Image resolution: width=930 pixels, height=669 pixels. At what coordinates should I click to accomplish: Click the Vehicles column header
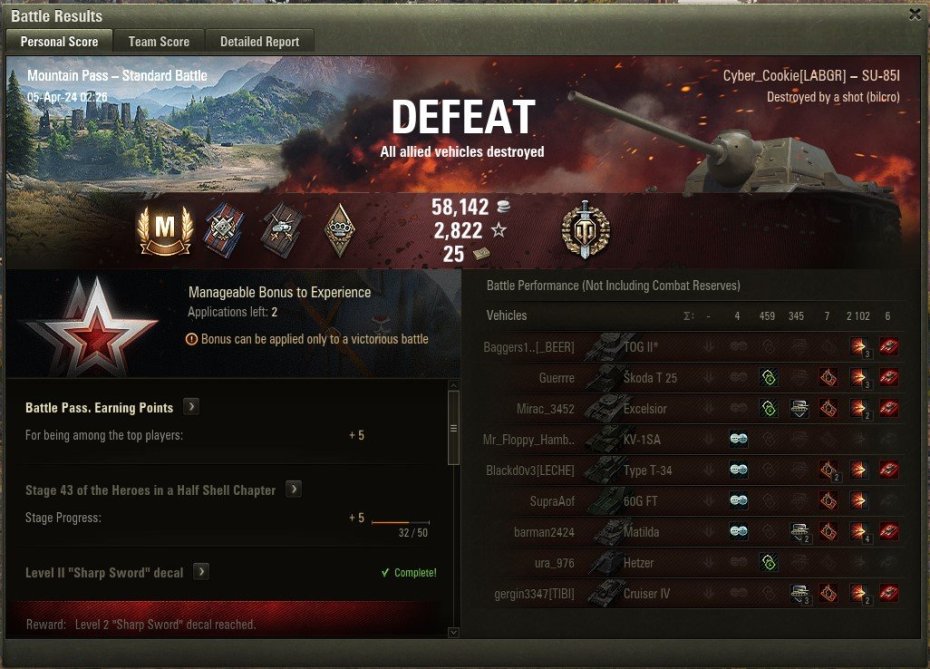506,316
